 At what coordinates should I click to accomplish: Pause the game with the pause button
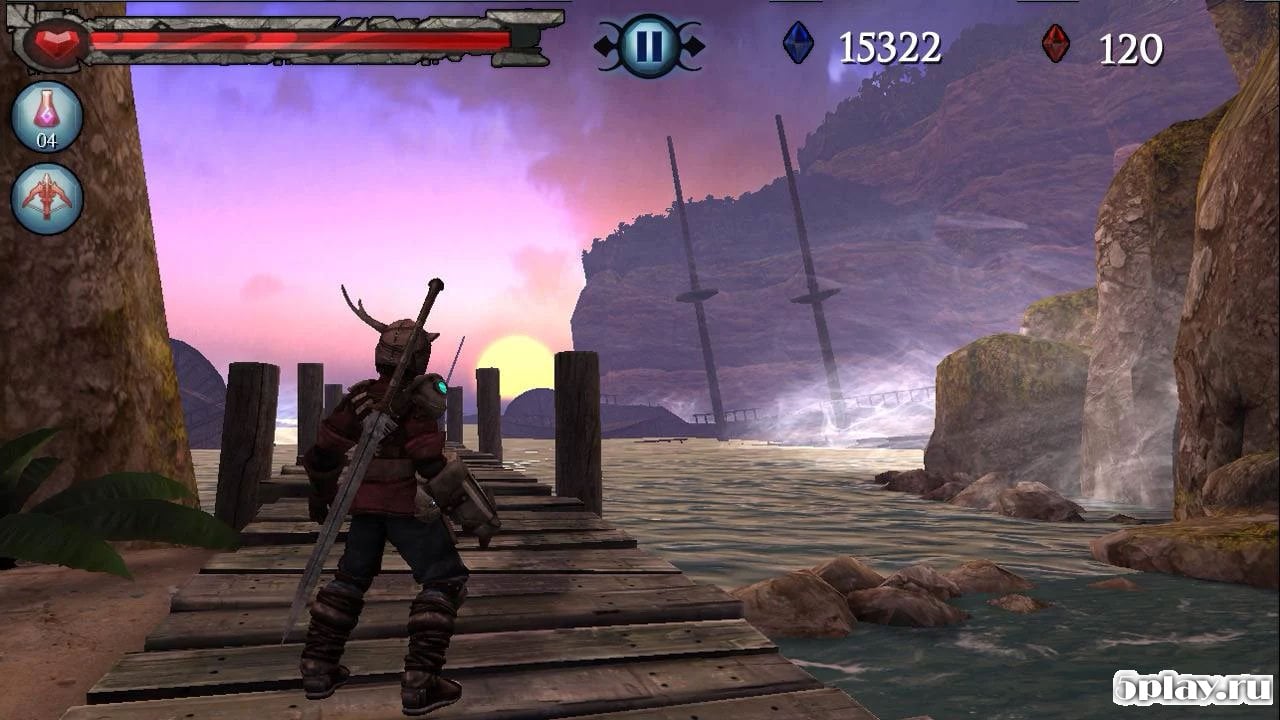pyautogui.click(x=649, y=47)
